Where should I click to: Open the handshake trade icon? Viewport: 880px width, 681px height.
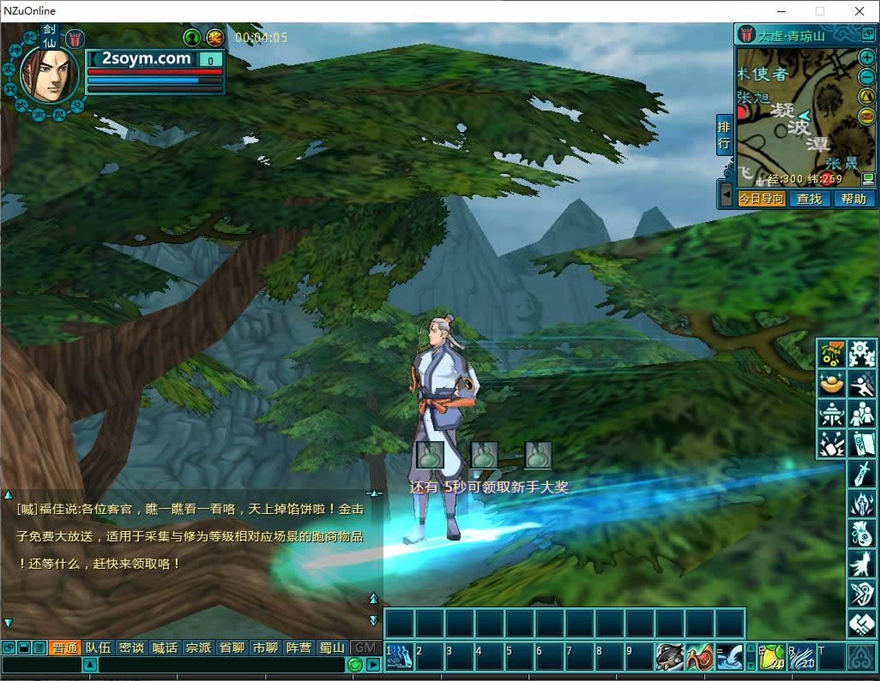pos(862,625)
